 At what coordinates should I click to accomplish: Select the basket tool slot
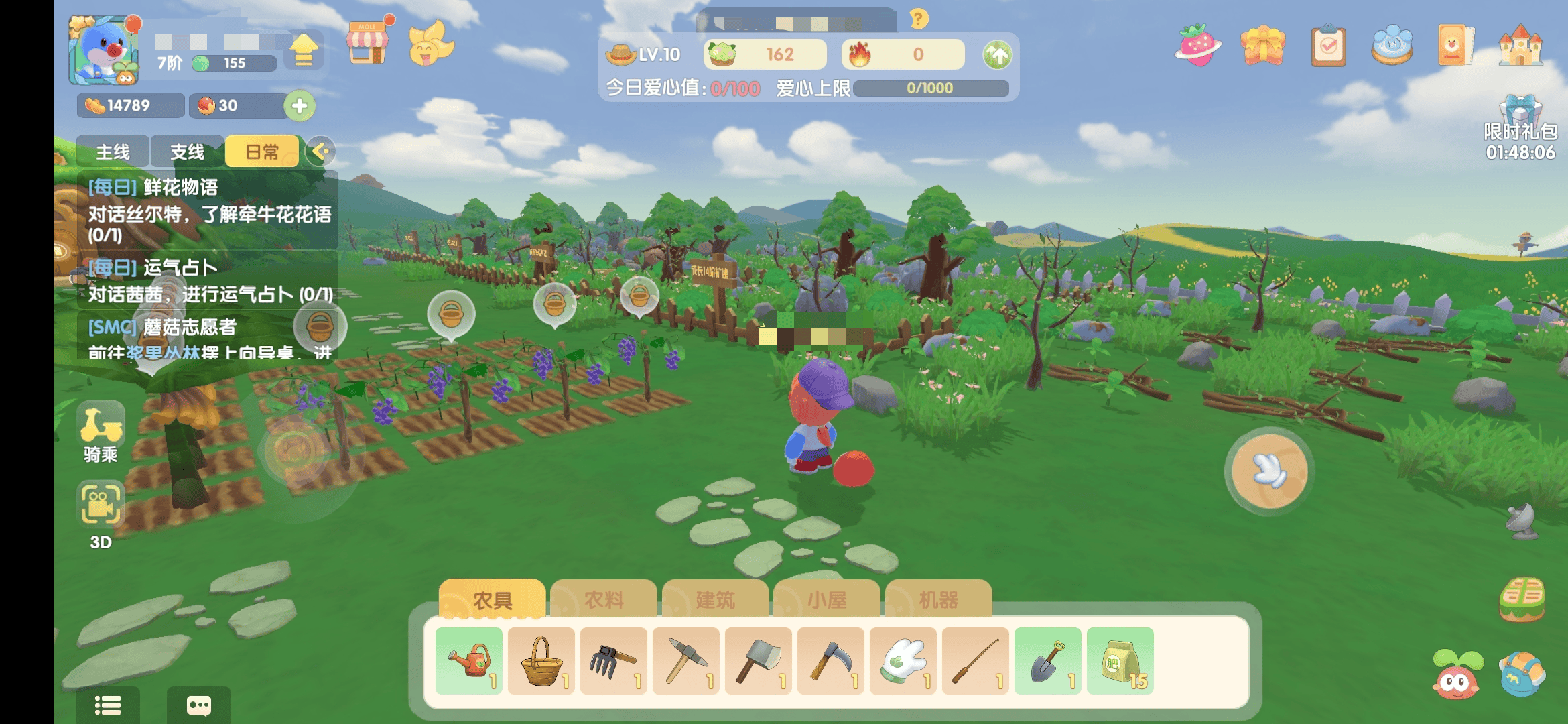(x=541, y=661)
